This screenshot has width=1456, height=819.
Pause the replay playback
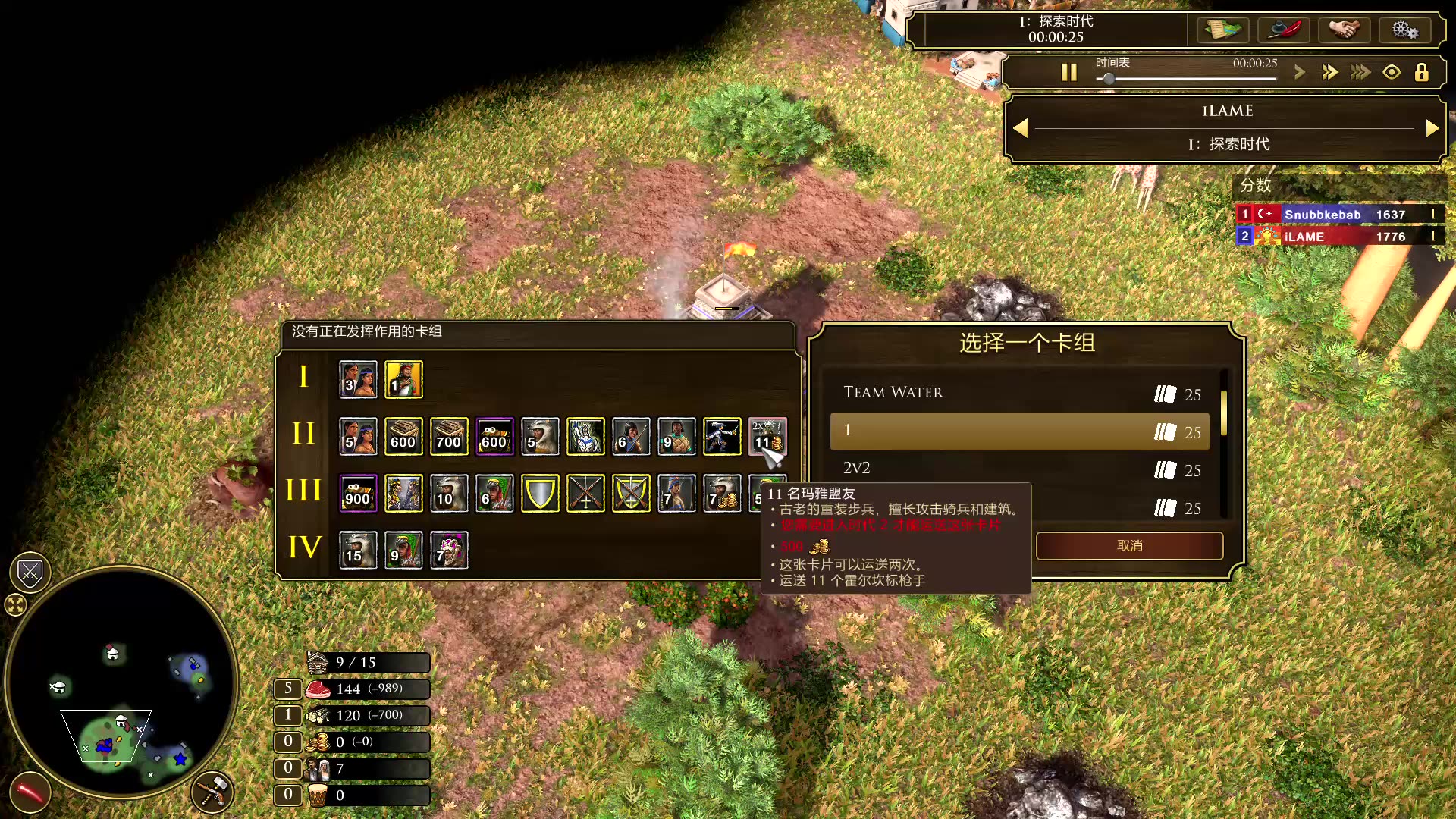[x=1068, y=72]
